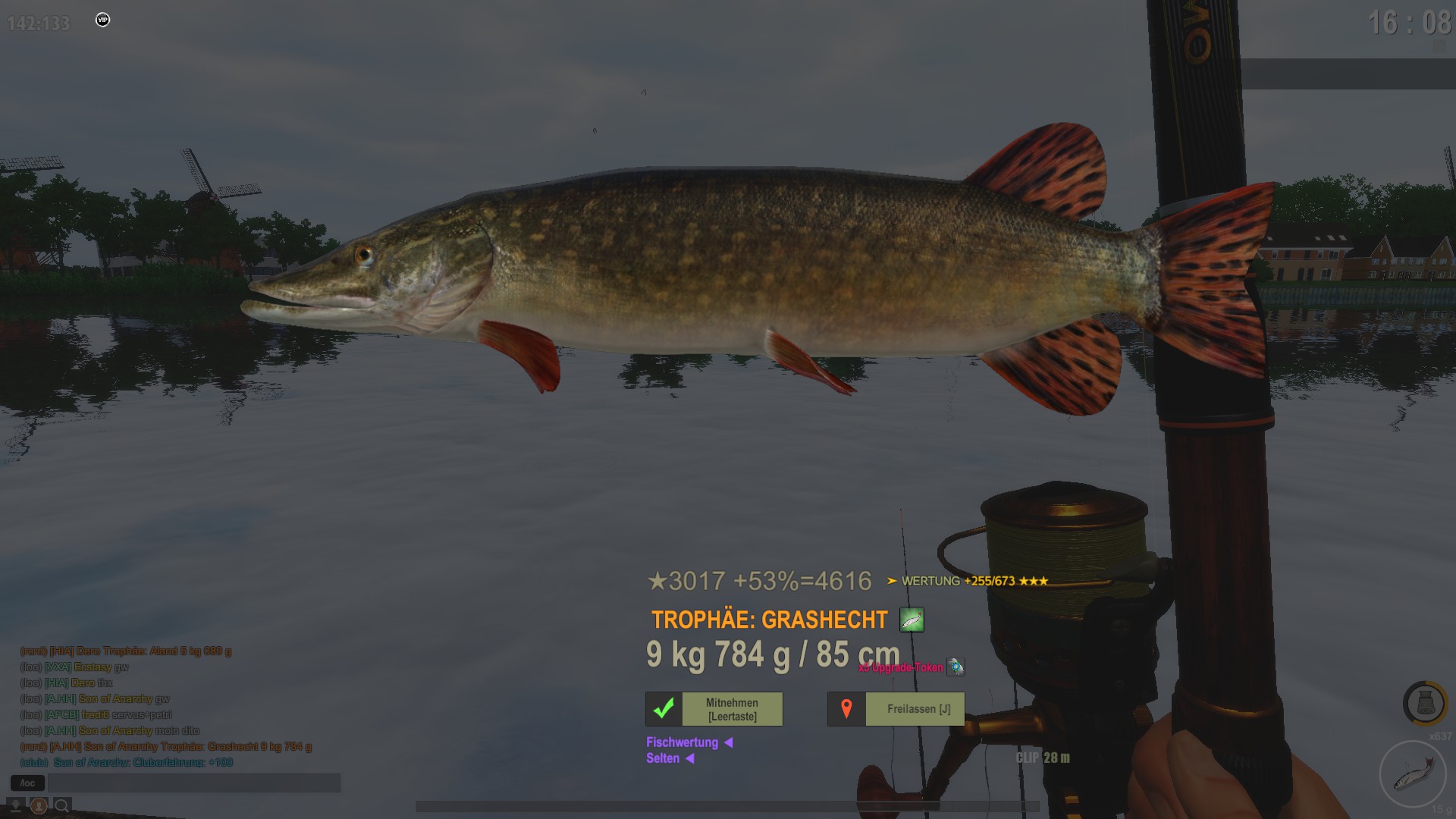Screen dimensions: 1456x819
Task: Click the Upgrade-Token reward icon
Action: point(955,667)
